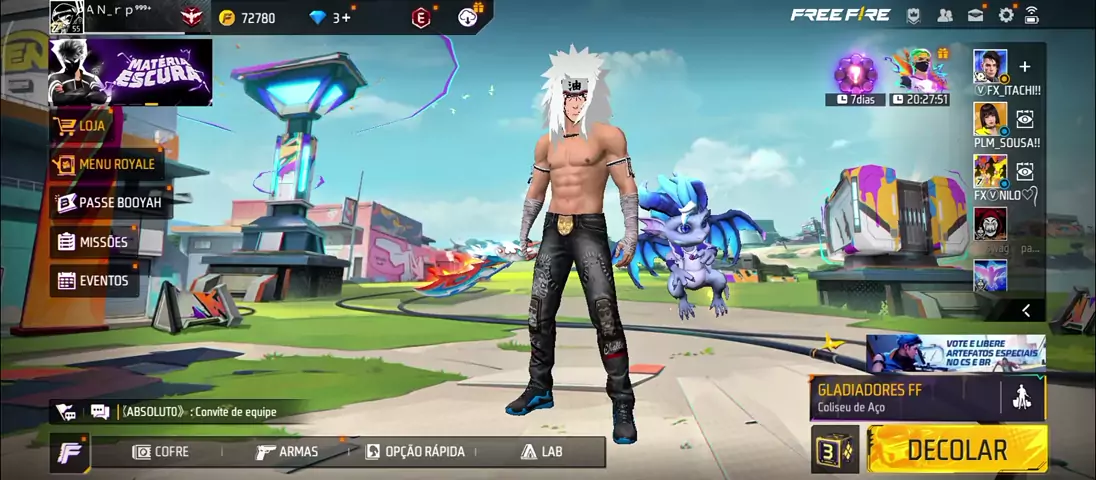This screenshot has height=480, width=1096.
Task: Enter the LAB section
Action: [541, 452]
